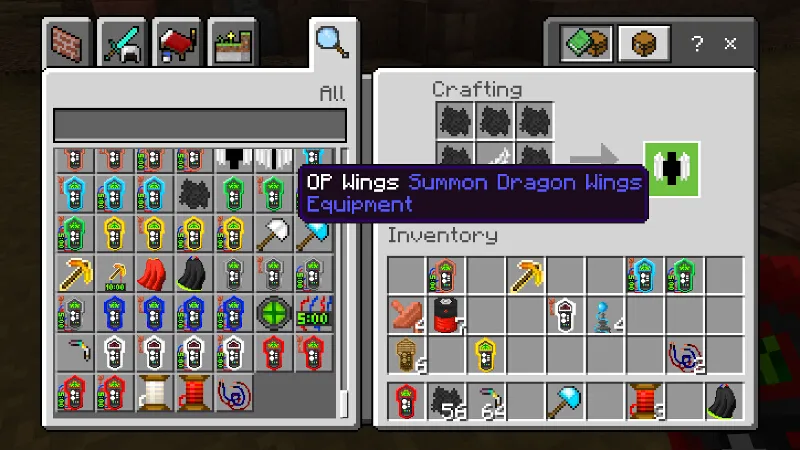The width and height of the screenshot is (800, 450).
Task: Click the item search text field
Action: [200, 126]
